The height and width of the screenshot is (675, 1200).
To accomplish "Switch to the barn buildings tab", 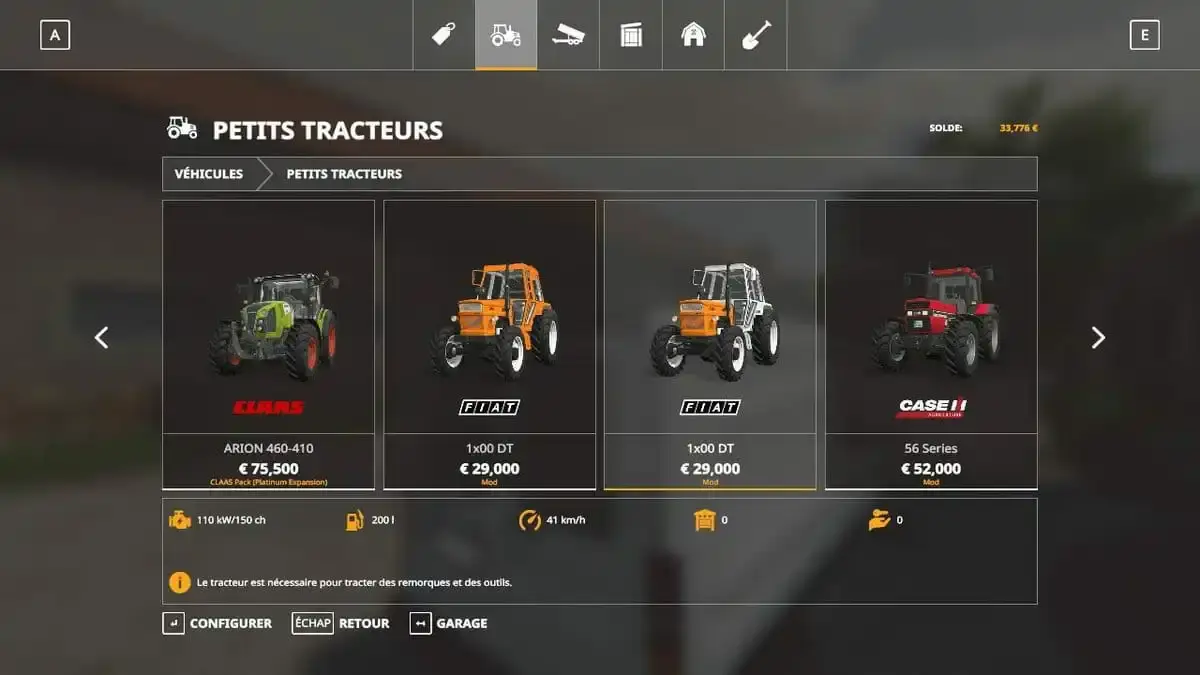I will (x=693, y=35).
